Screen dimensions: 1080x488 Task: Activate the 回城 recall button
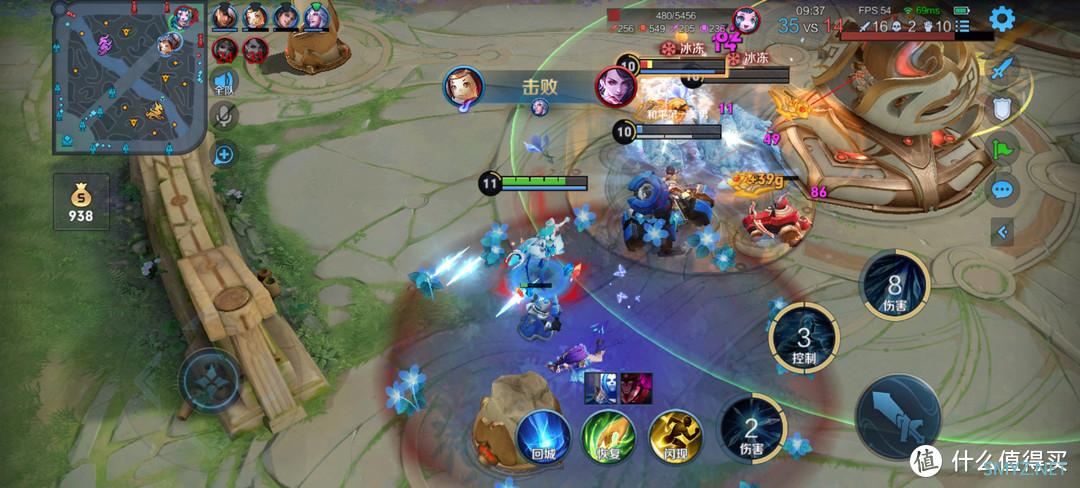[543, 436]
